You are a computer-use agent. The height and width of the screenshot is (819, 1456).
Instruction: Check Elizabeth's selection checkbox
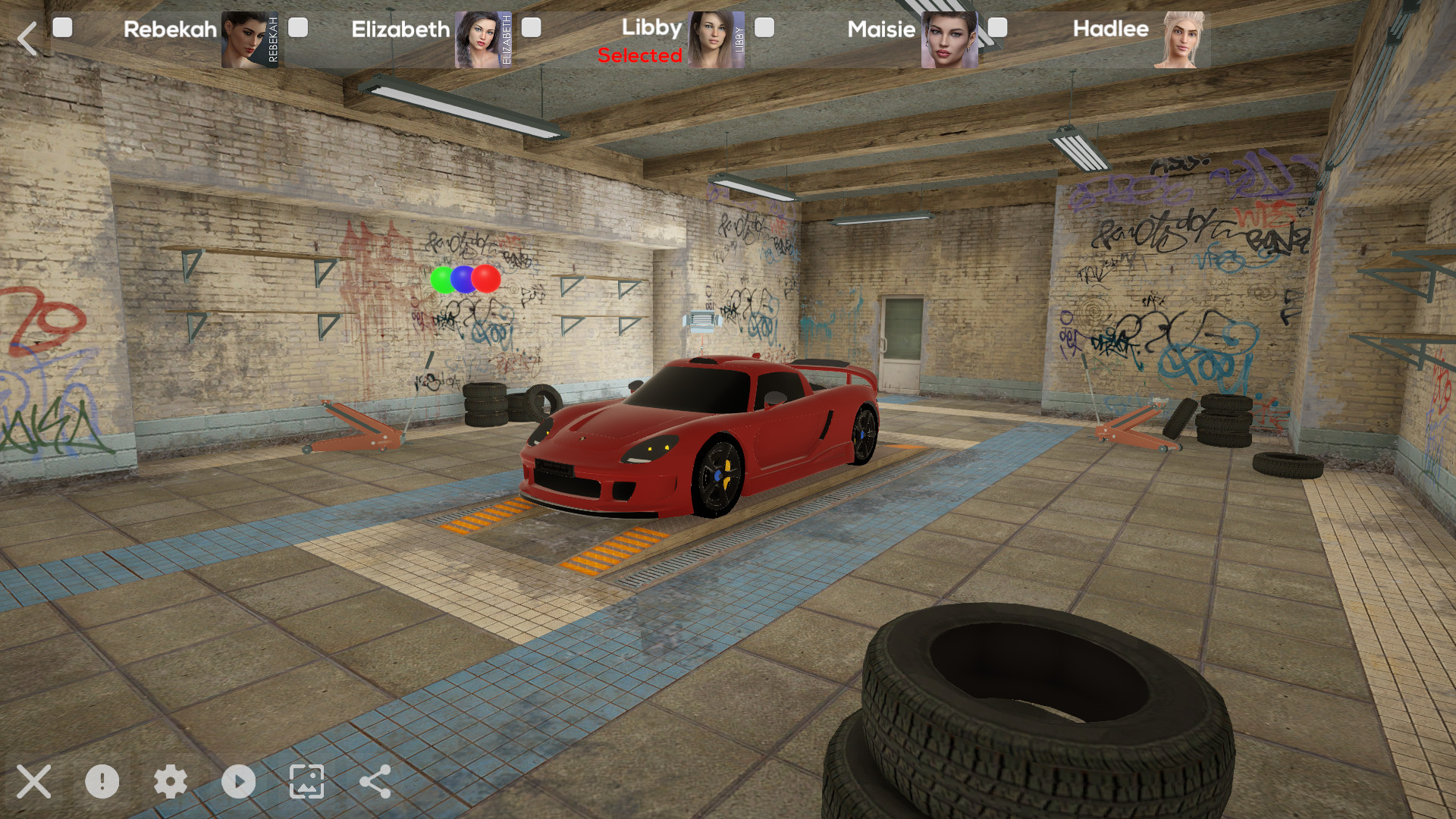pyautogui.click(x=297, y=28)
